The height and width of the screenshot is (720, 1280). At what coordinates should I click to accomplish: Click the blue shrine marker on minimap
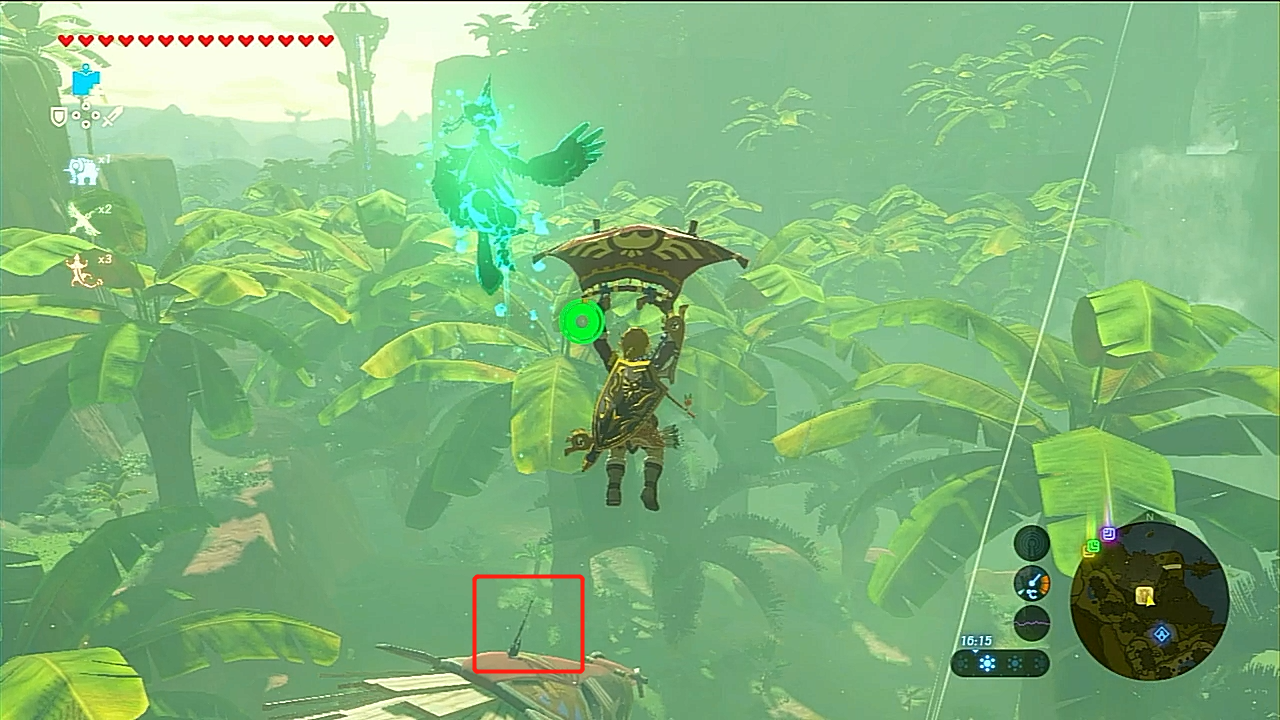(1161, 634)
